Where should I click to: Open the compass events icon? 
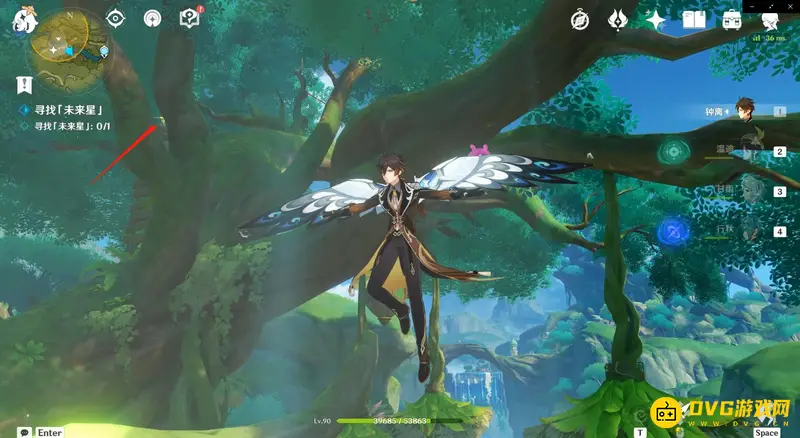[580, 19]
